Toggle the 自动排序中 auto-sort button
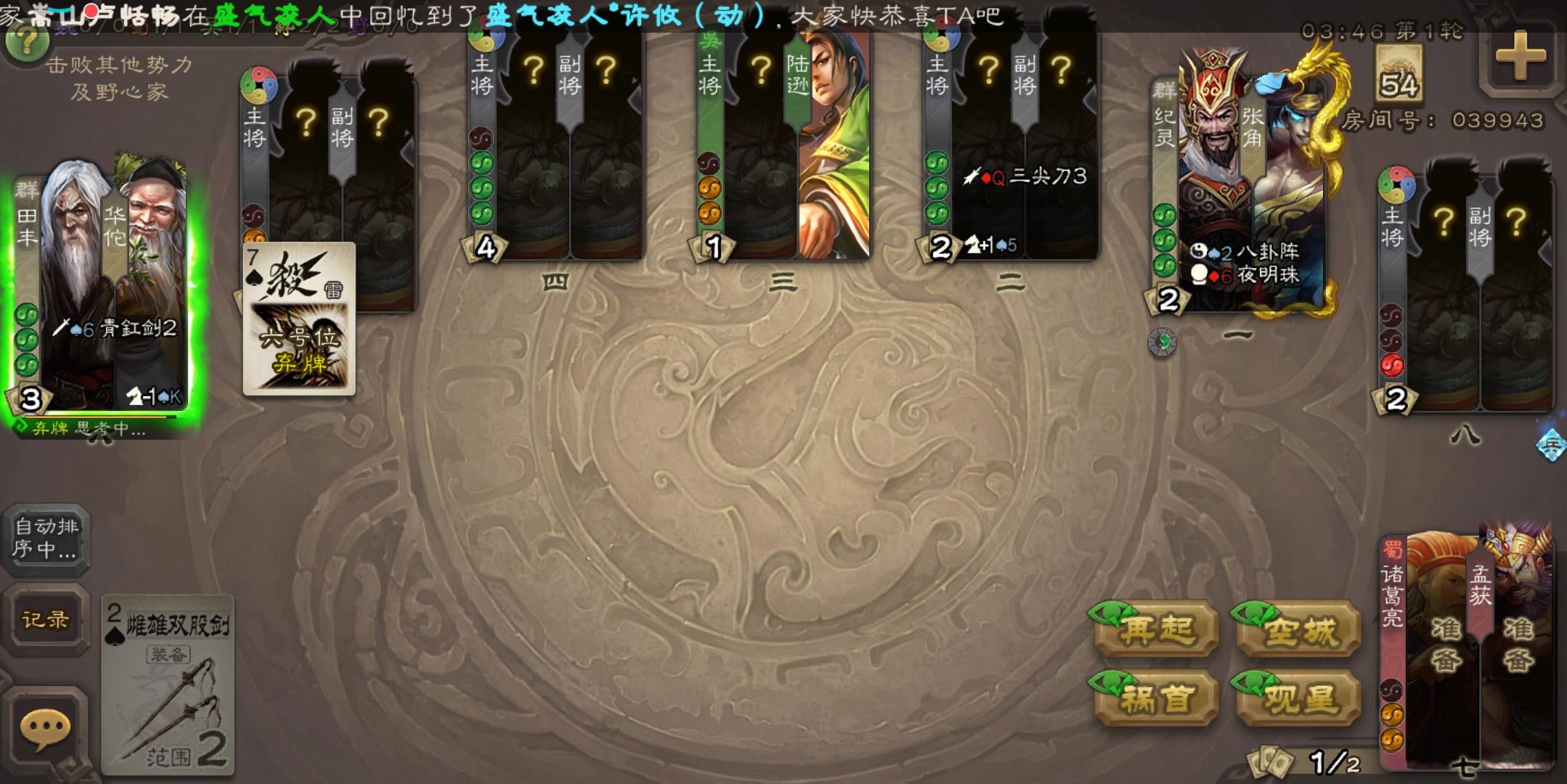Image resolution: width=1567 pixels, height=784 pixels. [x=46, y=538]
